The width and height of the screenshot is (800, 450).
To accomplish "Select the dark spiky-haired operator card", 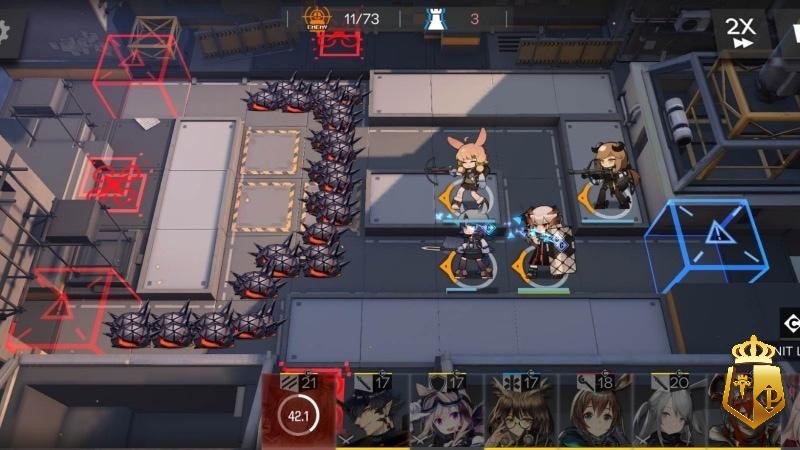I will click(372, 412).
